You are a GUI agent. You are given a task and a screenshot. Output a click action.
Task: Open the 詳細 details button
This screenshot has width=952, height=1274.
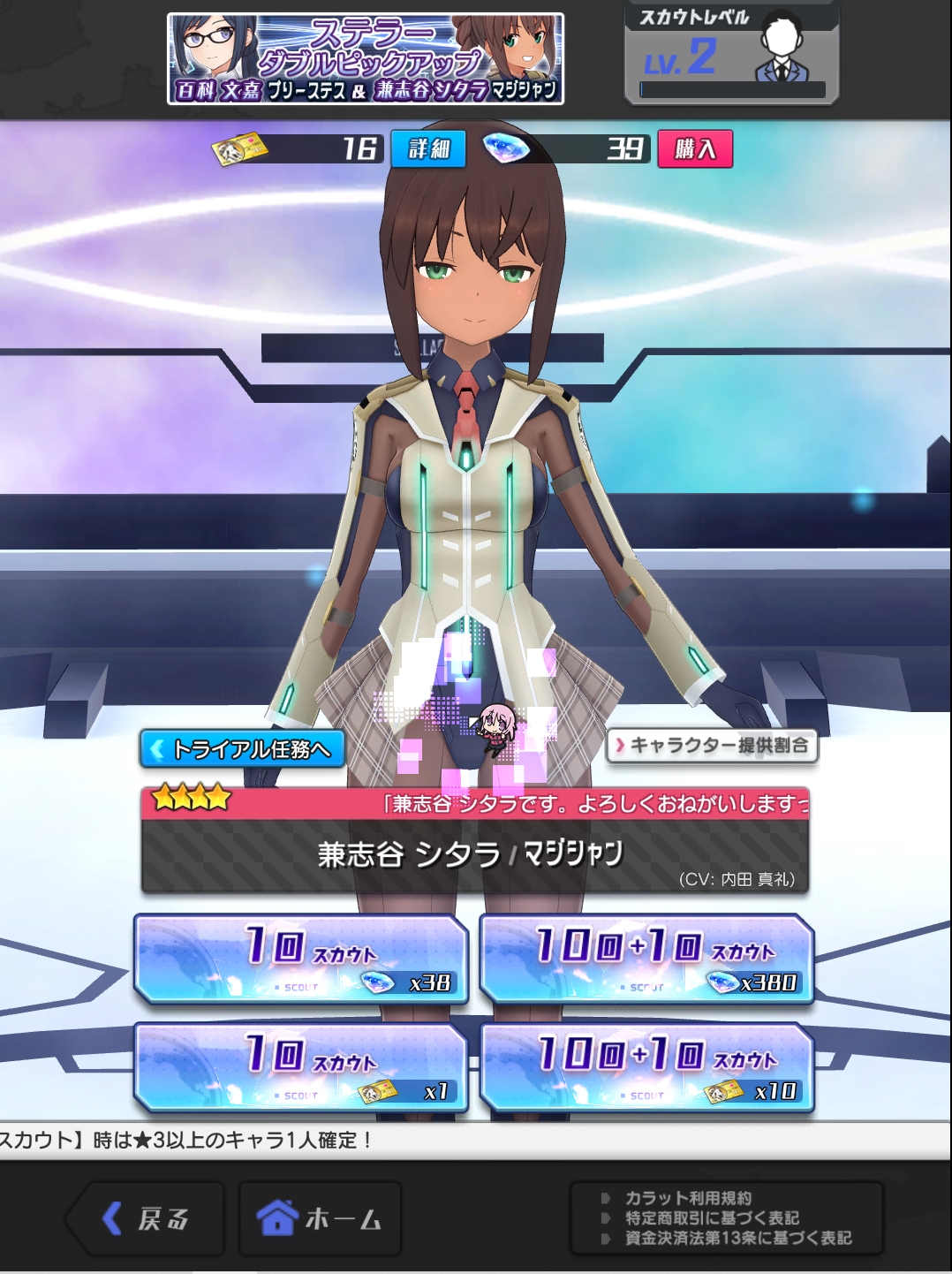(428, 148)
